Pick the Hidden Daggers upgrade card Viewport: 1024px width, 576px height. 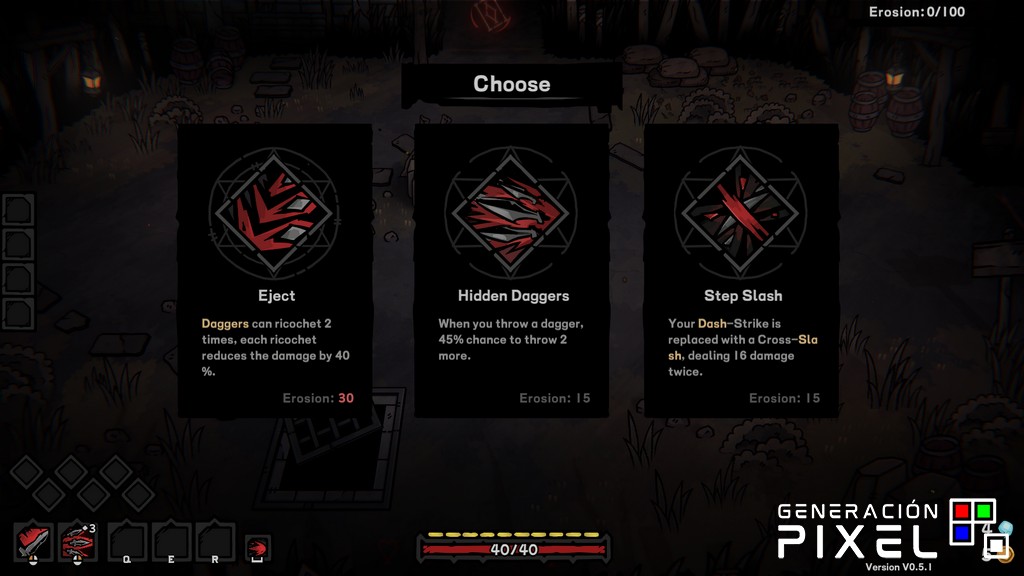pos(512,270)
